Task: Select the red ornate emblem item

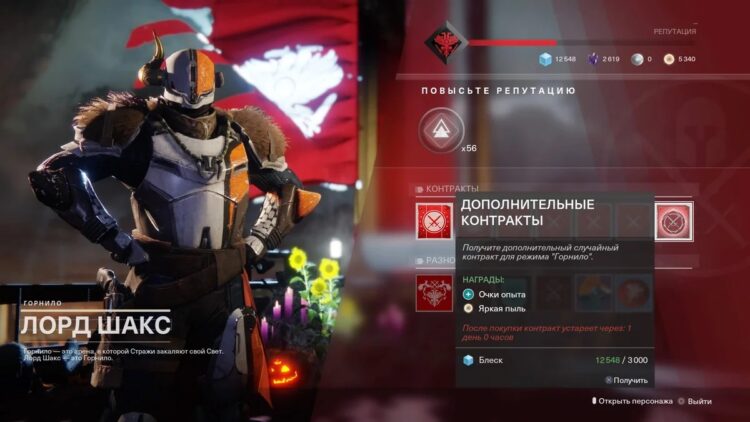Action: pos(434,293)
